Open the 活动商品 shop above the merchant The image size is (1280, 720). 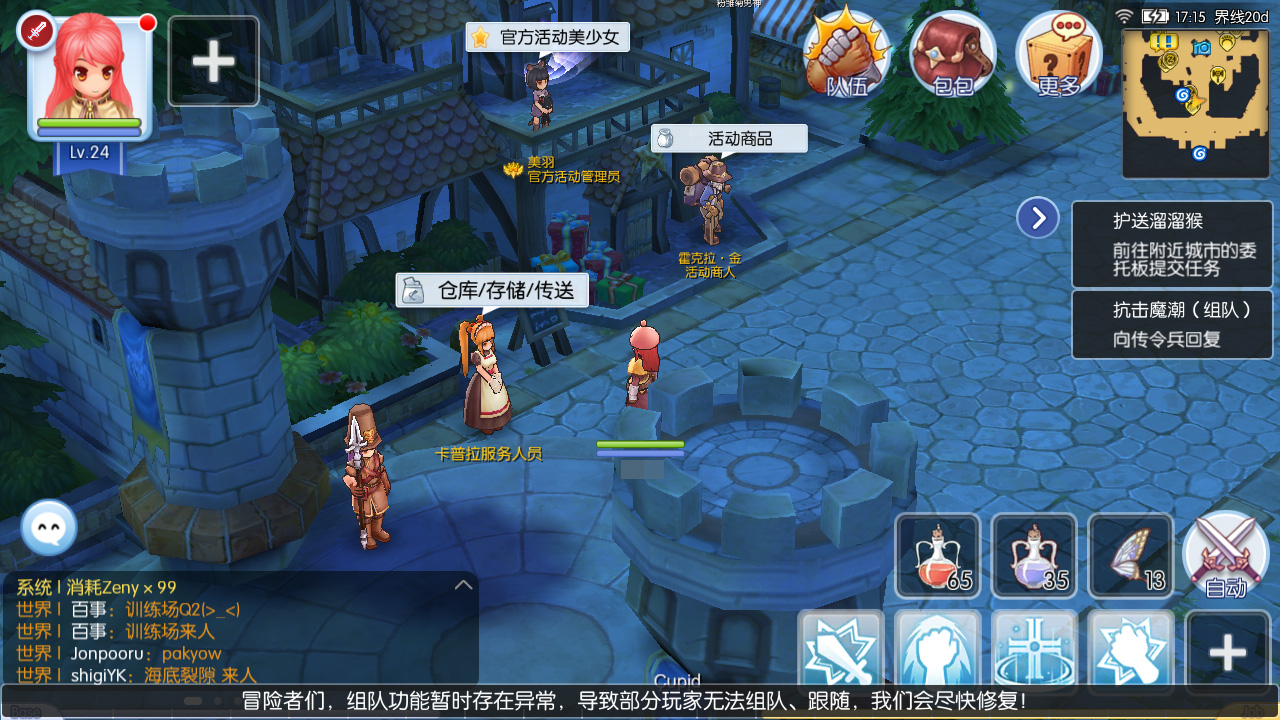click(730, 138)
